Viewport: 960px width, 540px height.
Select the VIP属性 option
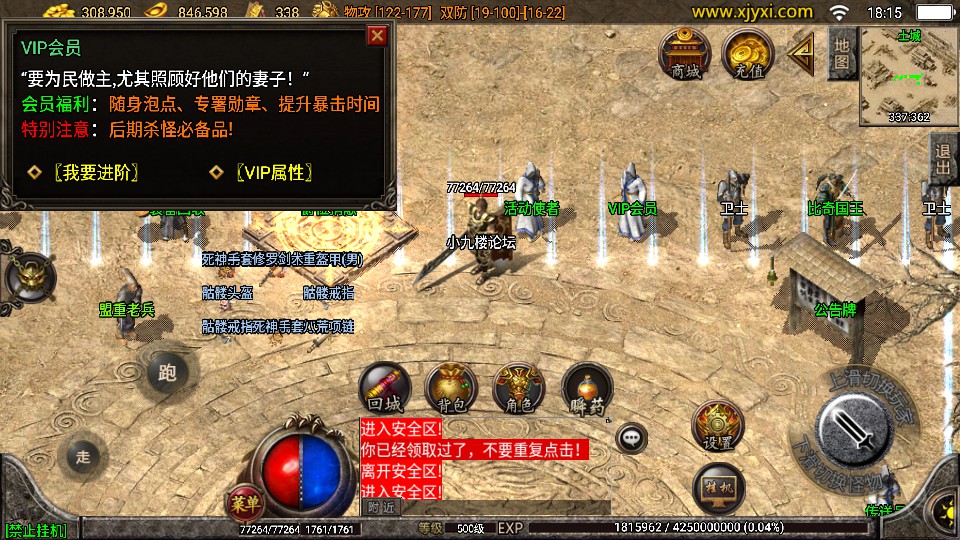pyautogui.click(x=274, y=172)
